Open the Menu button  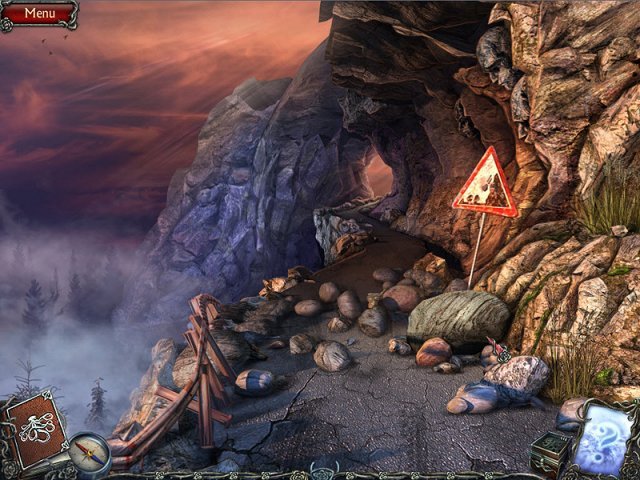(x=39, y=13)
